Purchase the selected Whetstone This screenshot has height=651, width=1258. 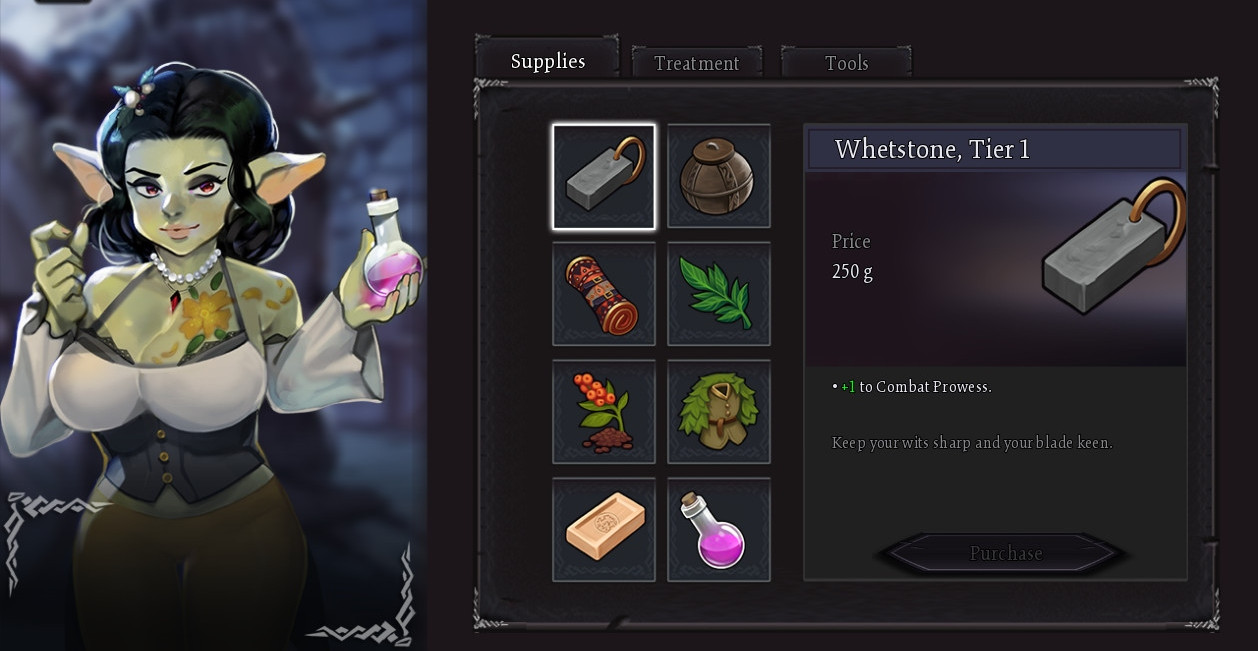pyautogui.click(x=1005, y=553)
